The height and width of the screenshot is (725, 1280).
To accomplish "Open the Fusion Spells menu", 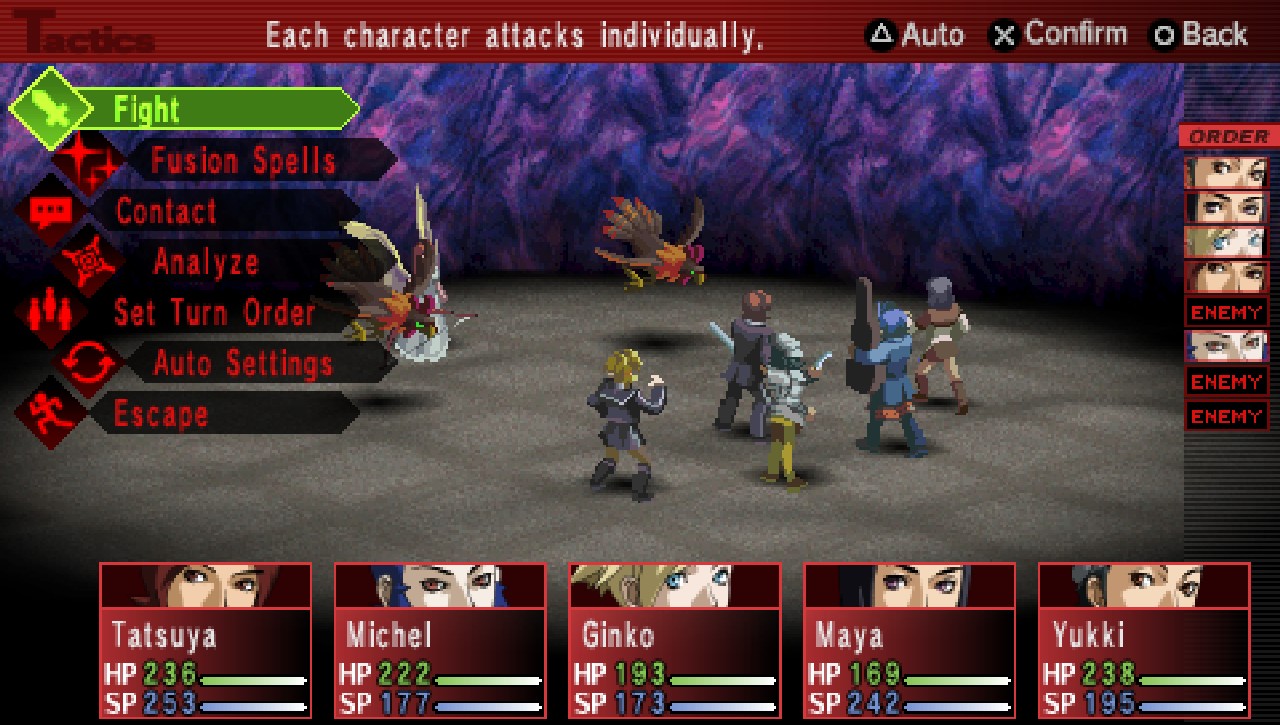I will point(243,160).
